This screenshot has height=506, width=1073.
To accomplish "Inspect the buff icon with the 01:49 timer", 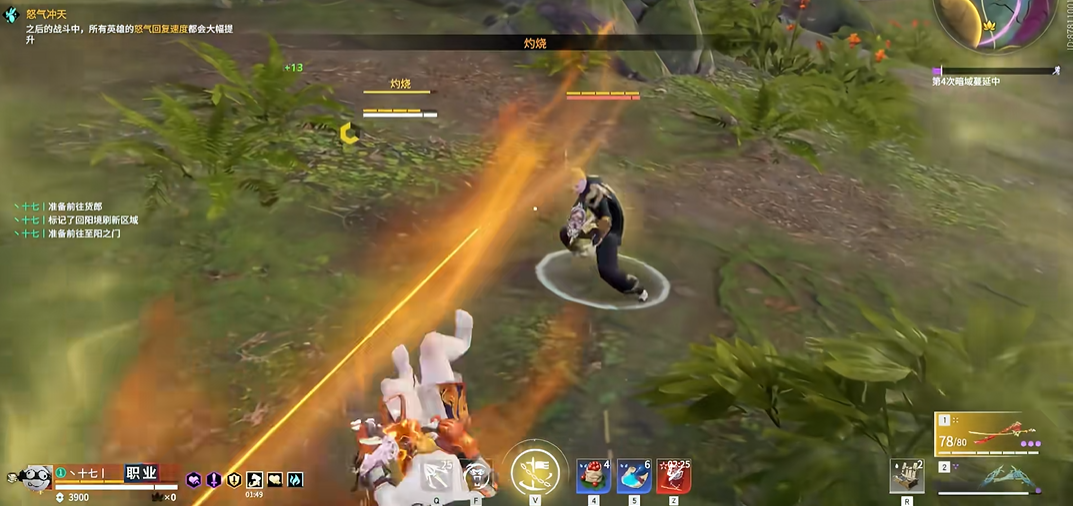I will 254,480.
